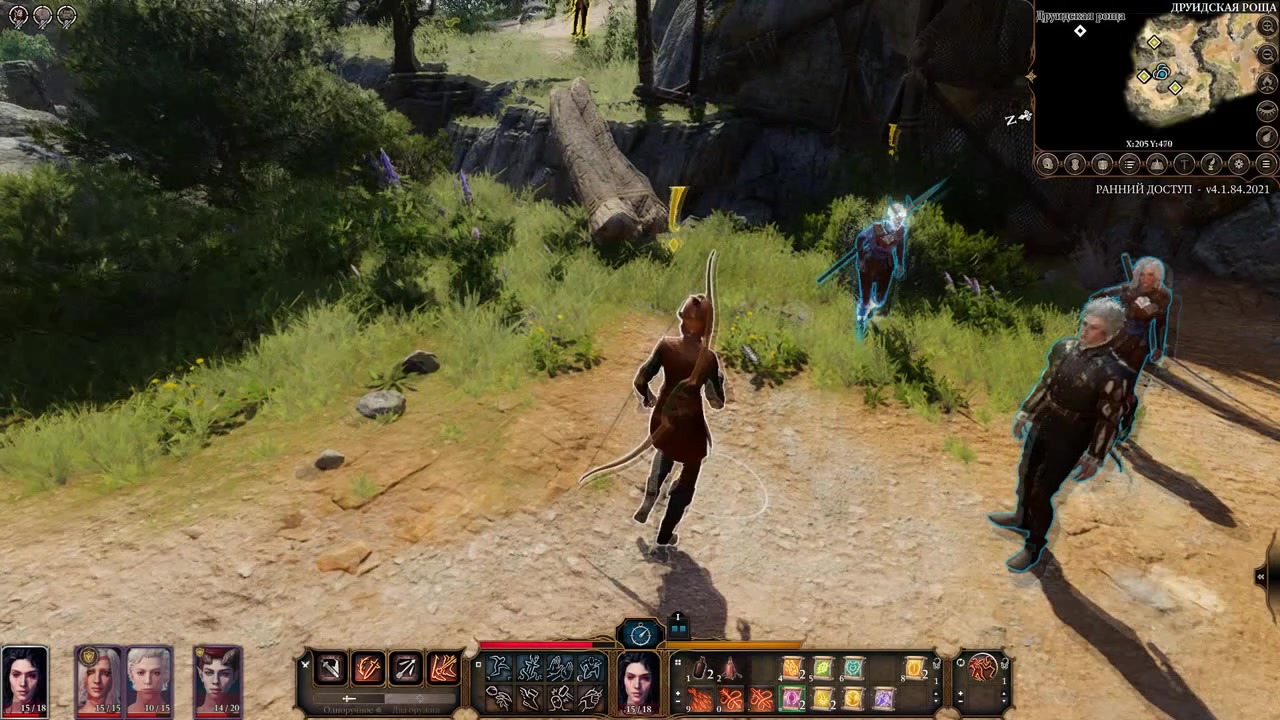The image size is (1280, 720).
Task: Select the ranged bow attack icon
Action: [406, 667]
